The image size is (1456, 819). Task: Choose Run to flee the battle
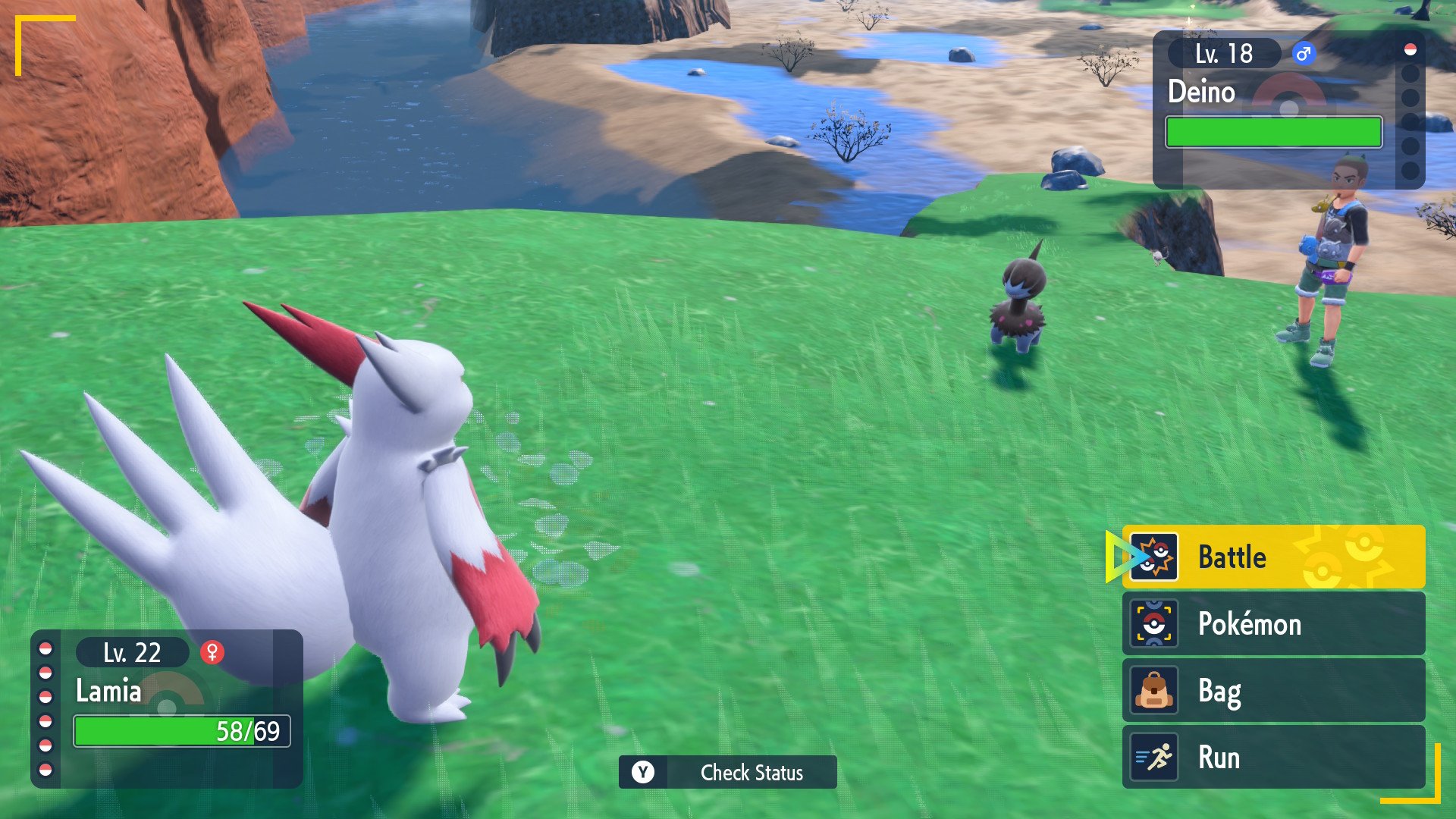[1272, 758]
